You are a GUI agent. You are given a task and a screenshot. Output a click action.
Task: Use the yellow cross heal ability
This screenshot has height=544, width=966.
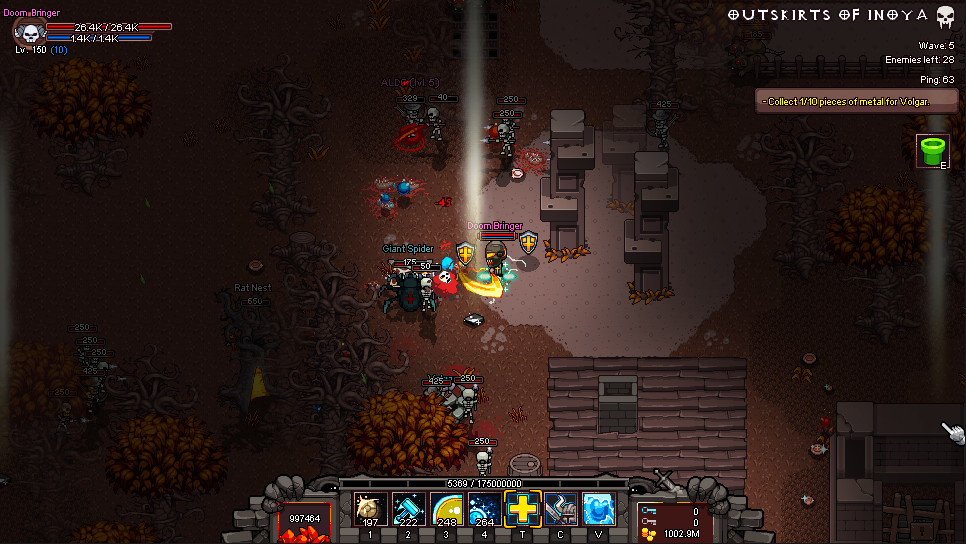(522, 509)
